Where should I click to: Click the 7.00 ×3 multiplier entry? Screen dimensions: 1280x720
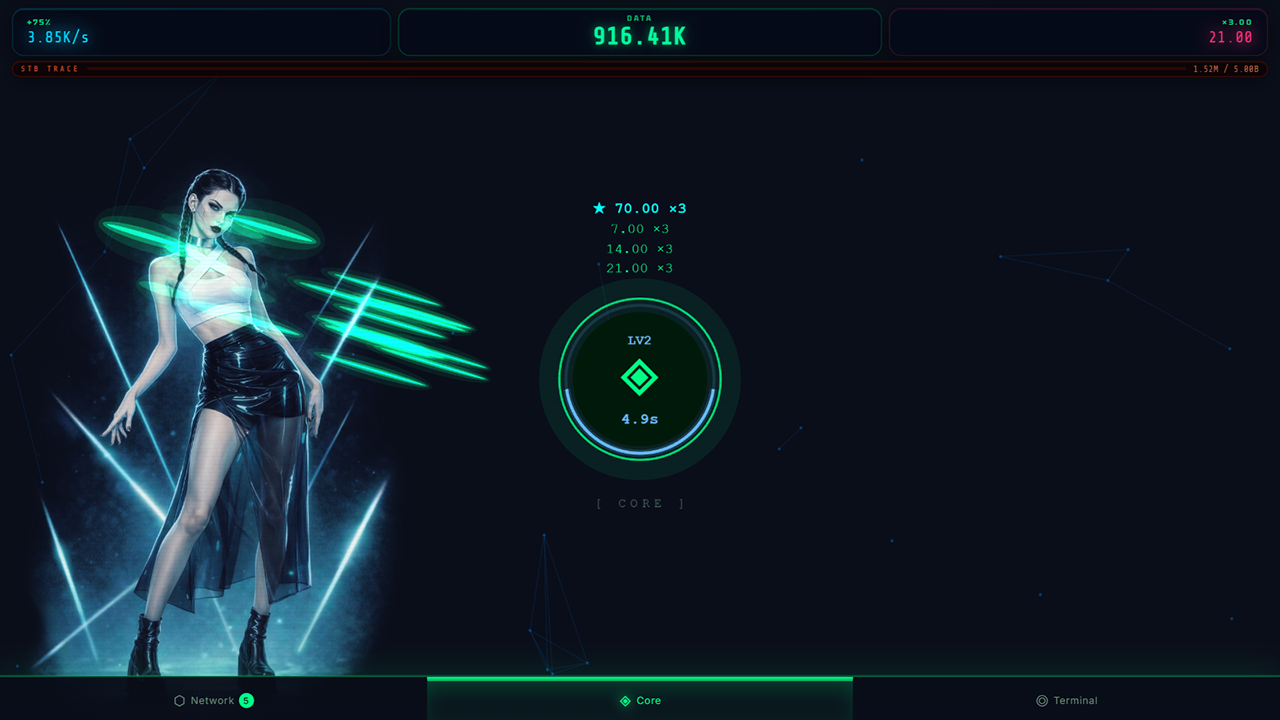(638, 228)
